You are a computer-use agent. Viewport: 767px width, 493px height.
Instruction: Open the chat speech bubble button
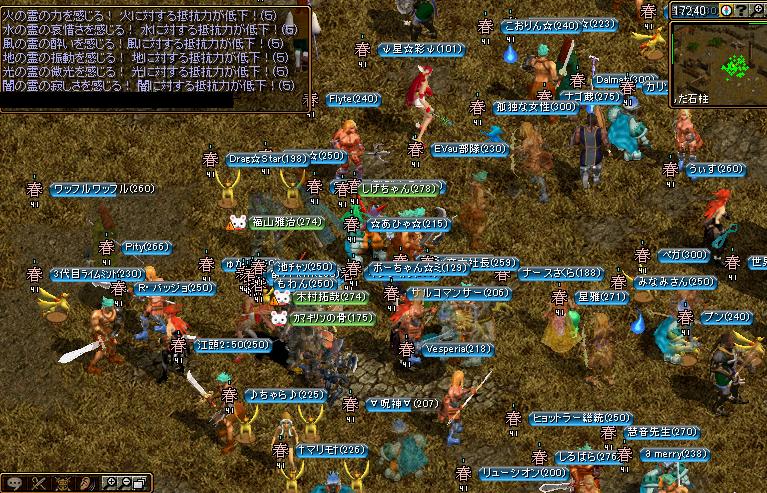(x=15, y=484)
